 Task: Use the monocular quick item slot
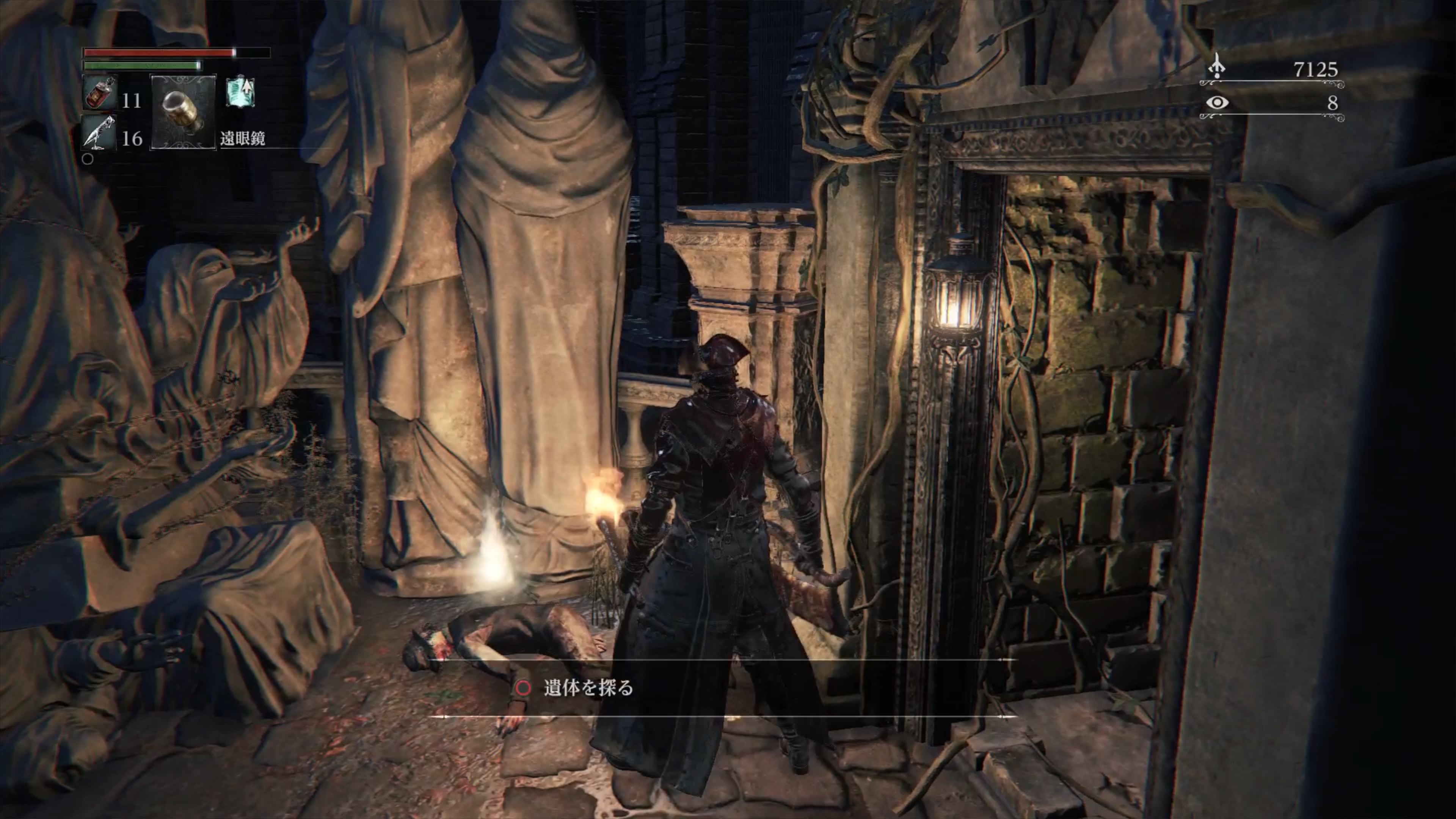(x=183, y=112)
